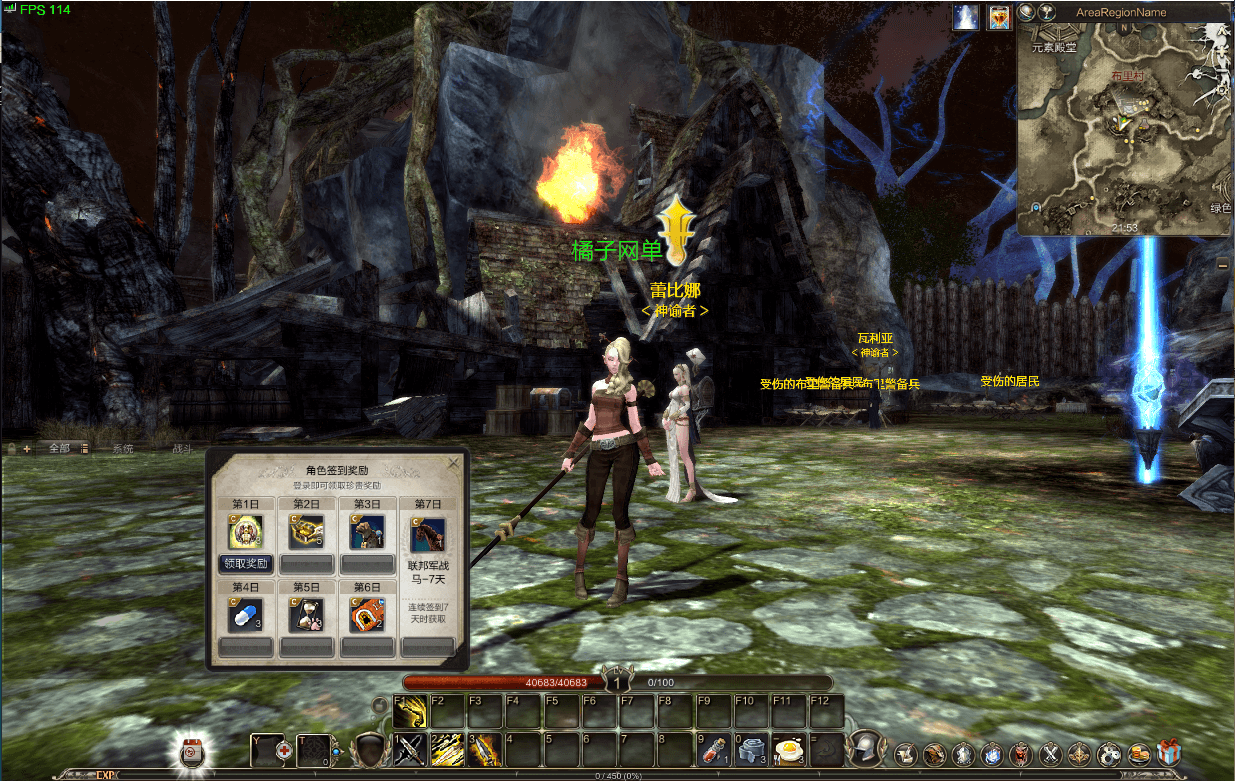Select the Day 4 blue capsule reward

point(245,616)
